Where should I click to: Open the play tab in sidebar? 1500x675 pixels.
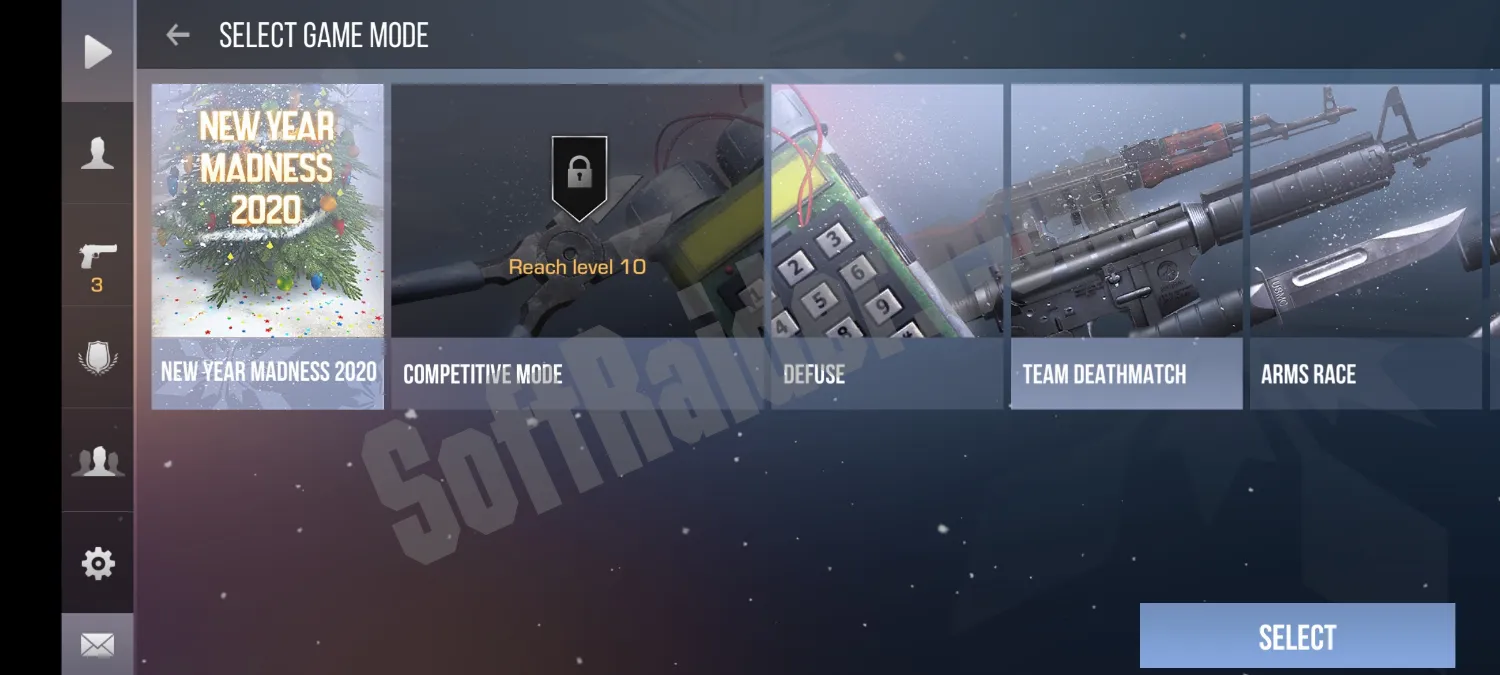(97, 52)
